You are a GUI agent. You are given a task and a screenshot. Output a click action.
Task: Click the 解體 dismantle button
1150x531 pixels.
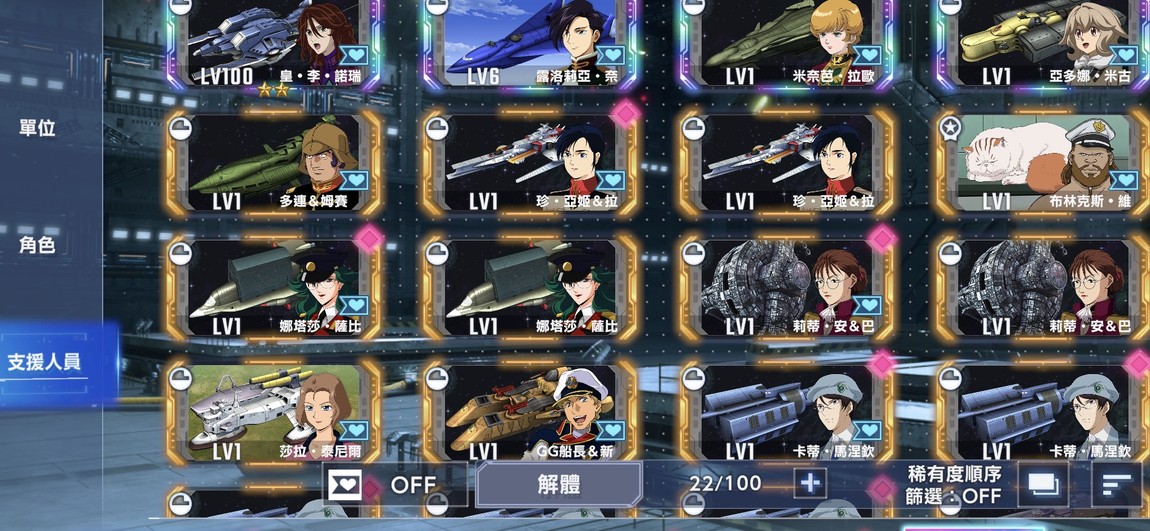[x=558, y=485]
